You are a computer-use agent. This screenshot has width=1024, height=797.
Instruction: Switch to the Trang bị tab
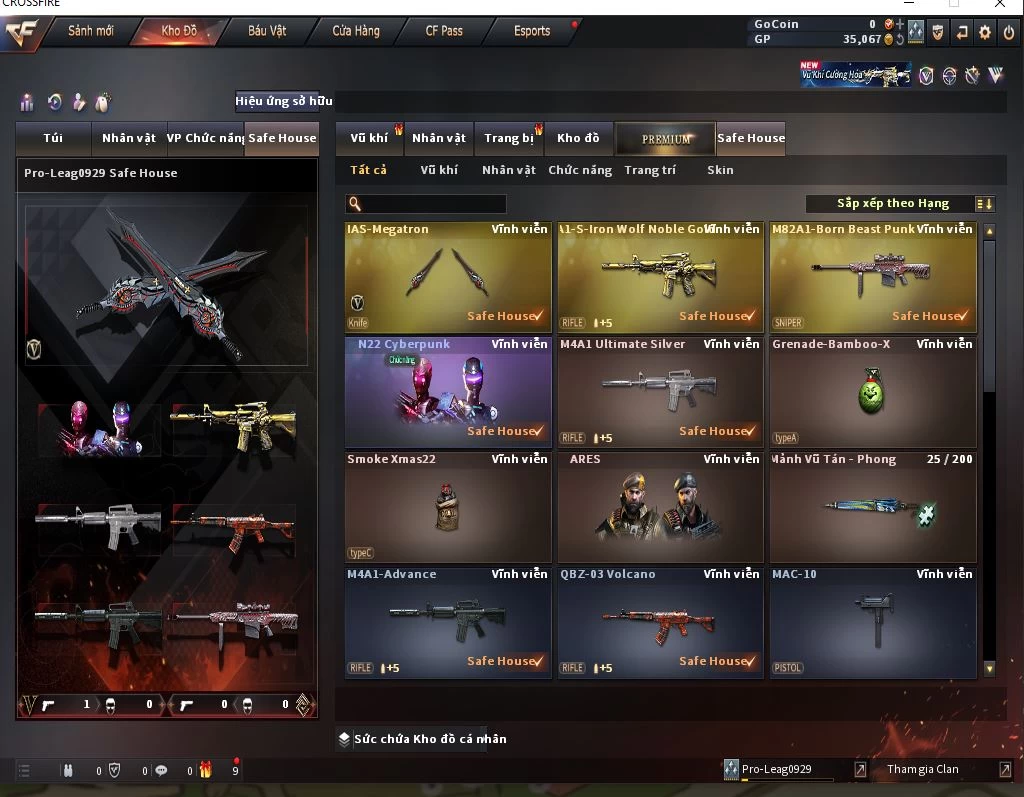tap(509, 139)
